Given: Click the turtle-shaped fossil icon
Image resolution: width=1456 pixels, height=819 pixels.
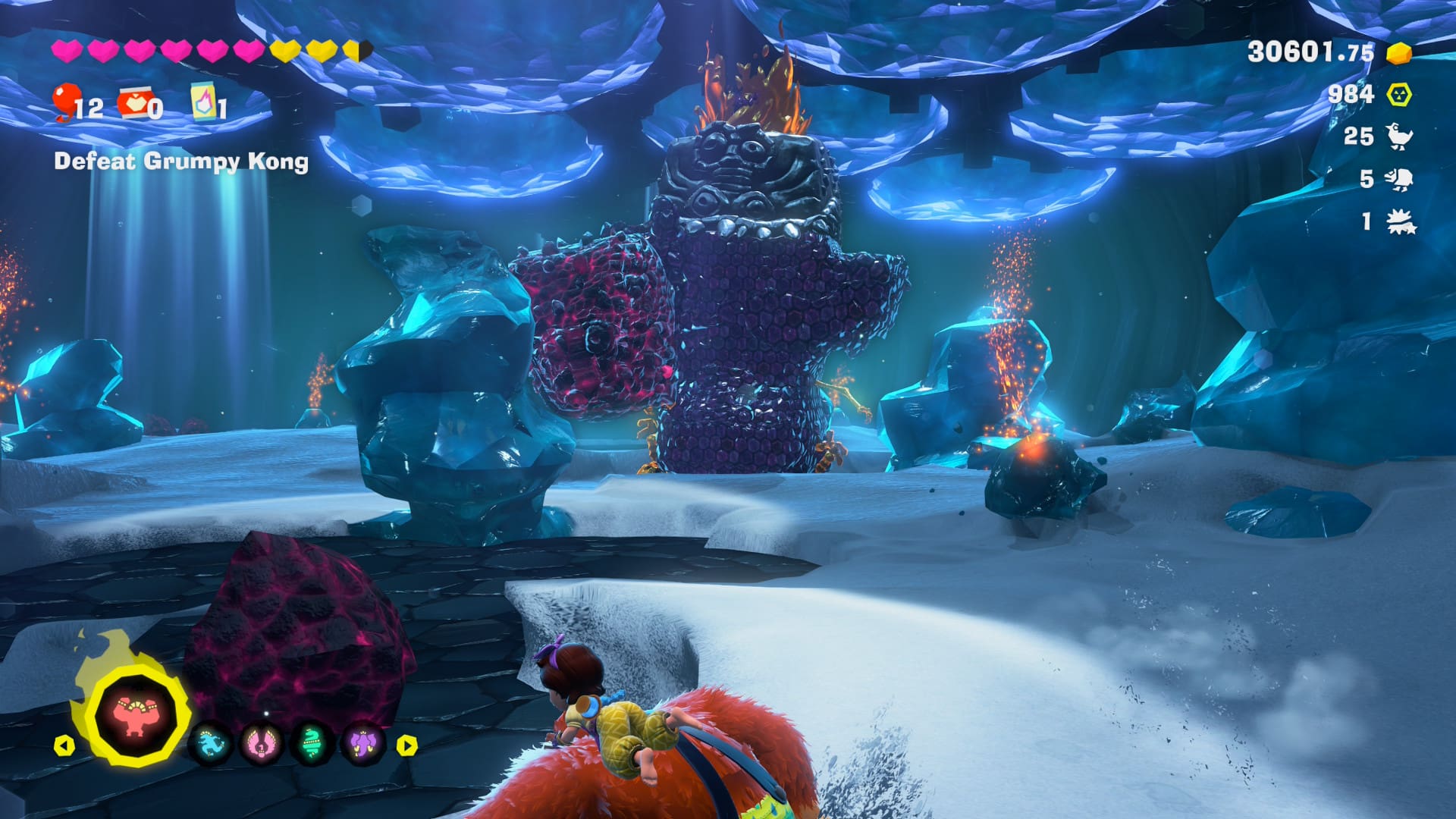Looking at the screenshot, I should coord(1399,179).
